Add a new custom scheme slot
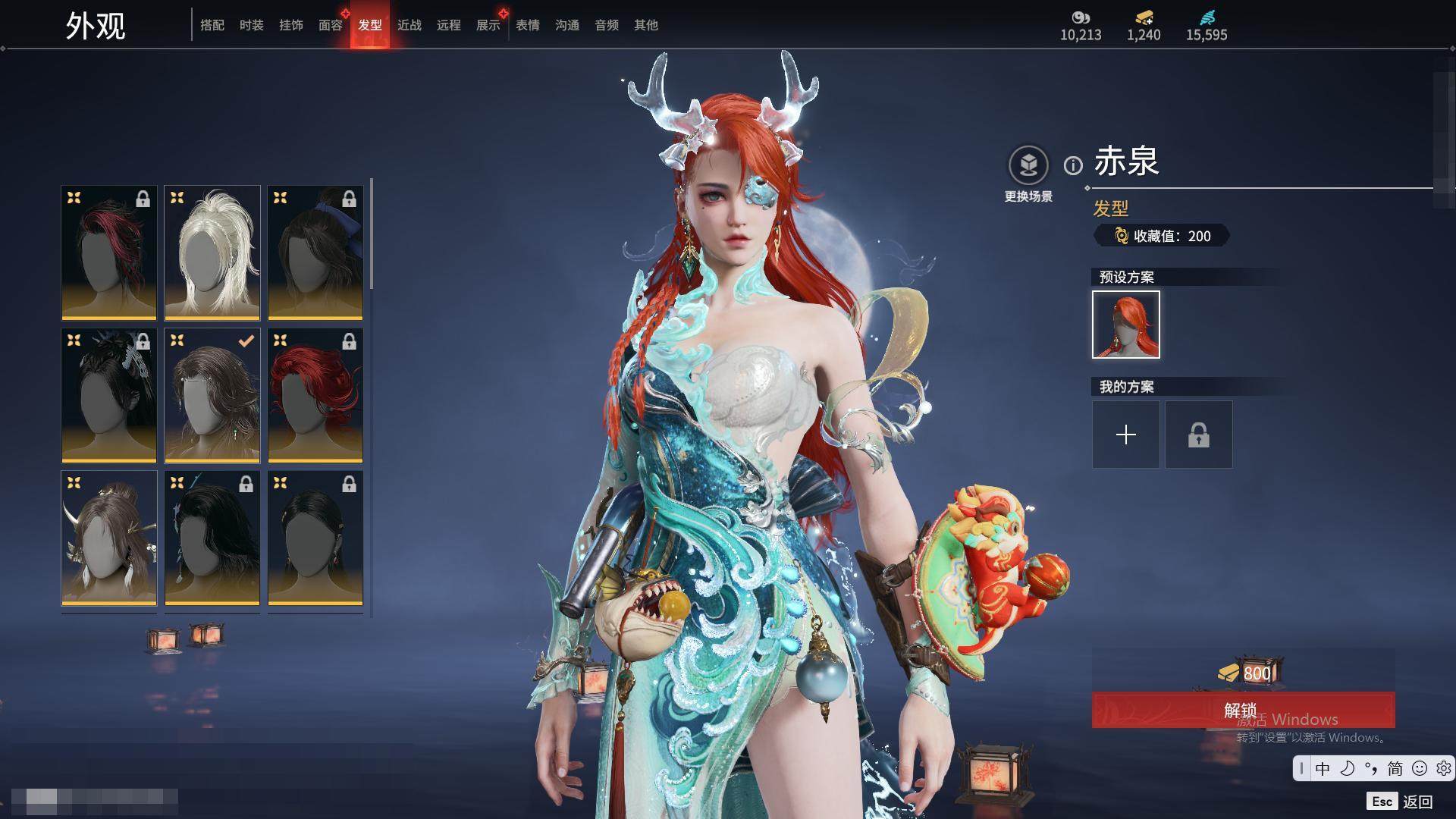 (1126, 435)
